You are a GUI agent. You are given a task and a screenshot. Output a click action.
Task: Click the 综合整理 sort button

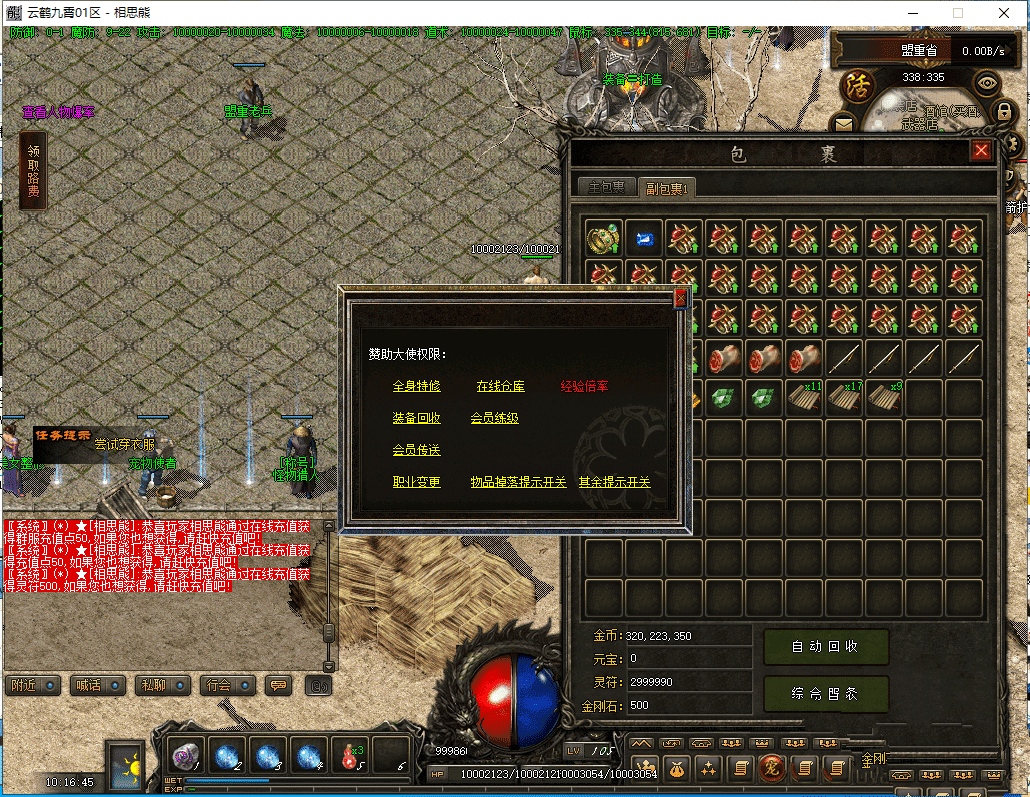coord(825,694)
